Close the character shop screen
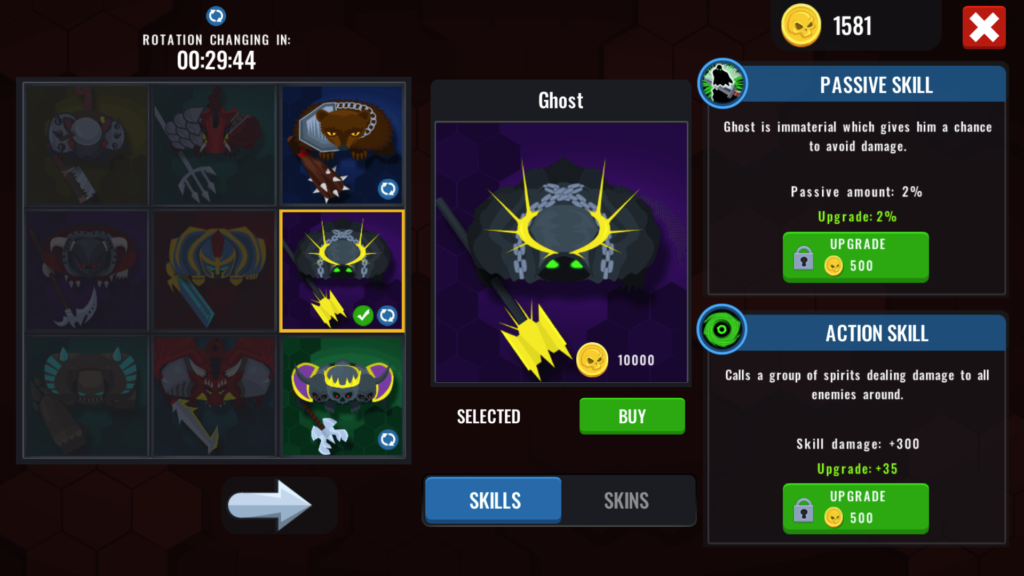 [x=983, y=27]
